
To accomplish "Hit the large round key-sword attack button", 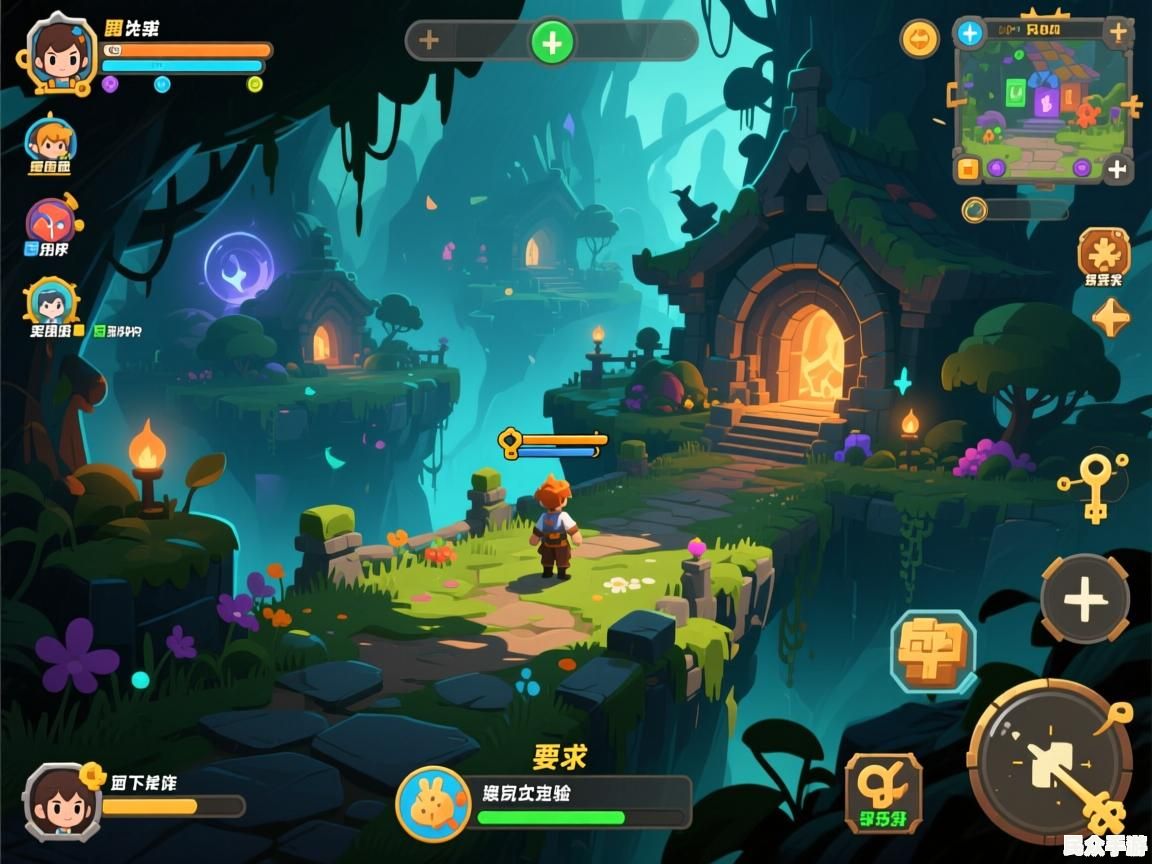I will point(1050,762).
